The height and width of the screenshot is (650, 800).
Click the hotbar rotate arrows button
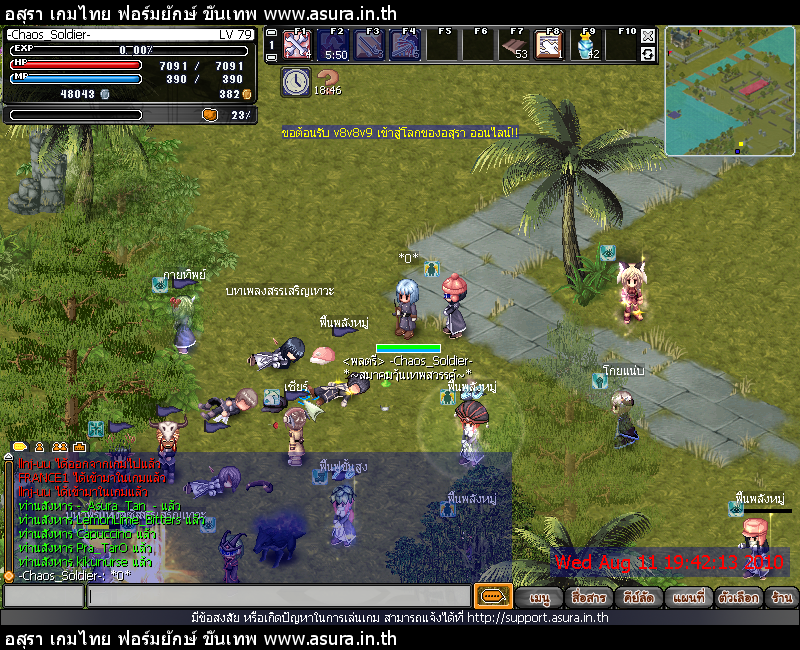pyautogui.click(x=648, y=53)
